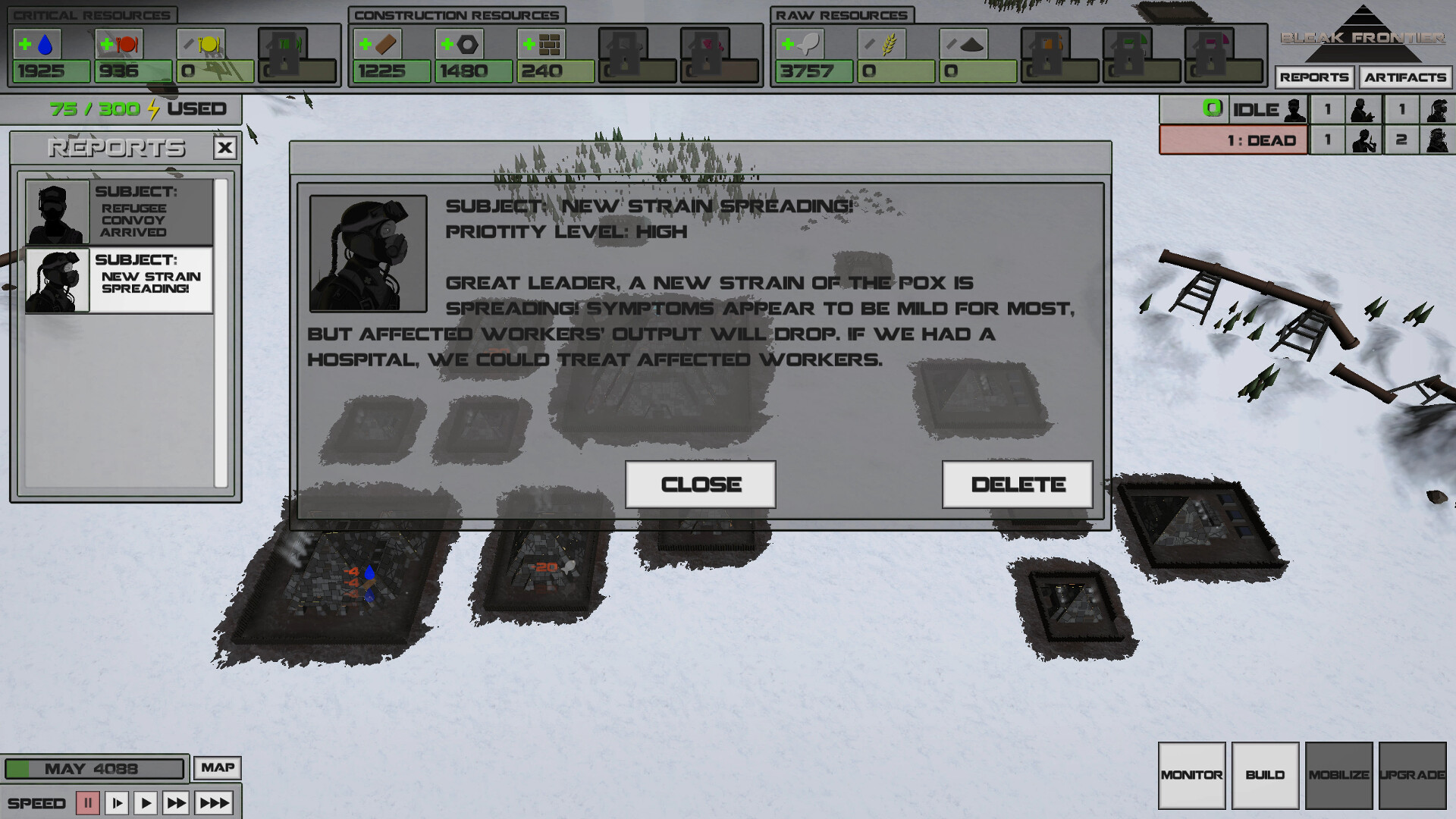This screenshot has width=1456, height=819.
Task: Open the Mobilize menu
Action: (1338, 775)
